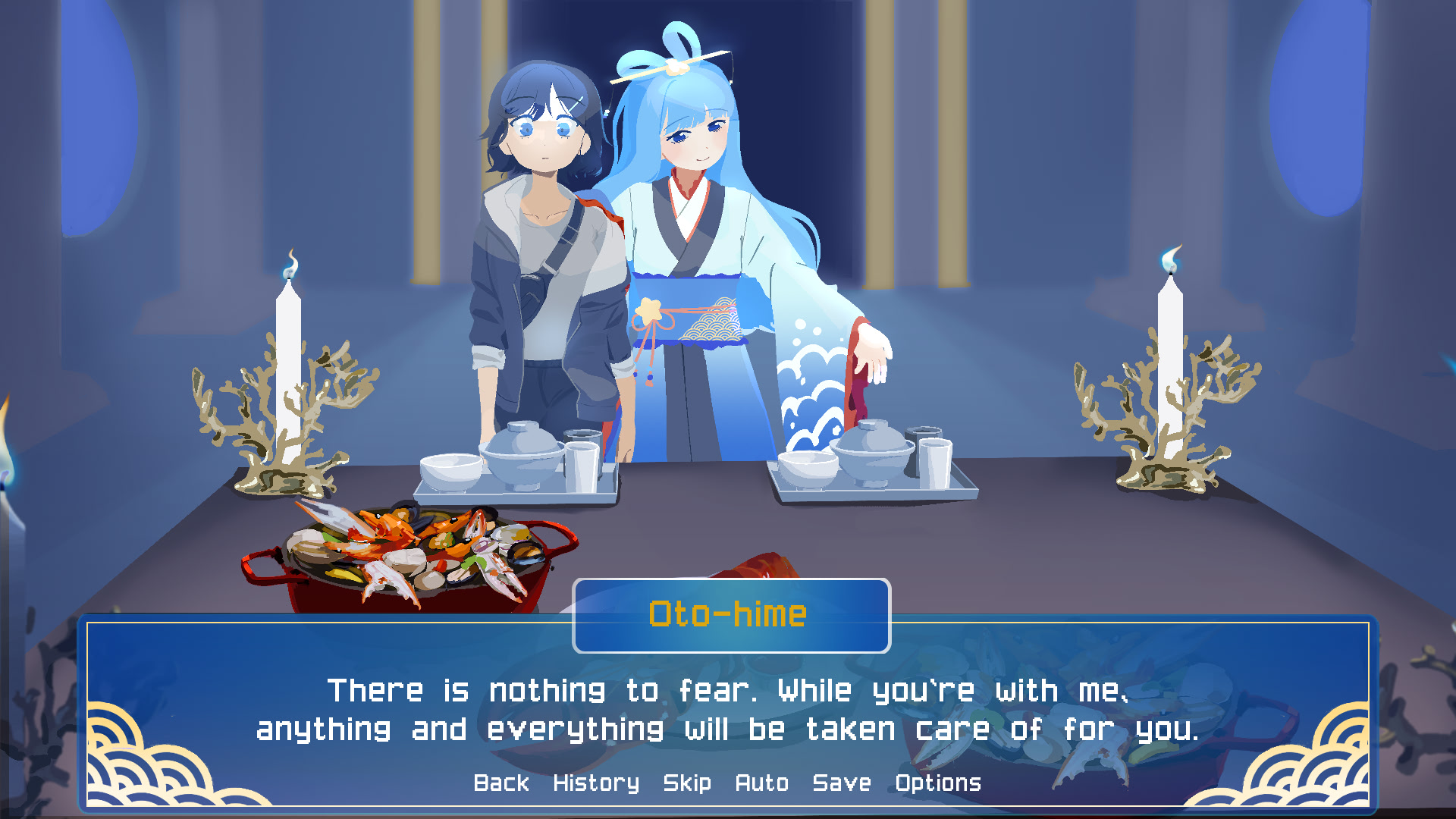Select the Oto-hime name plate
Image resolution: width=1456 pixels, height=819 pixels.
coord(730,616)
